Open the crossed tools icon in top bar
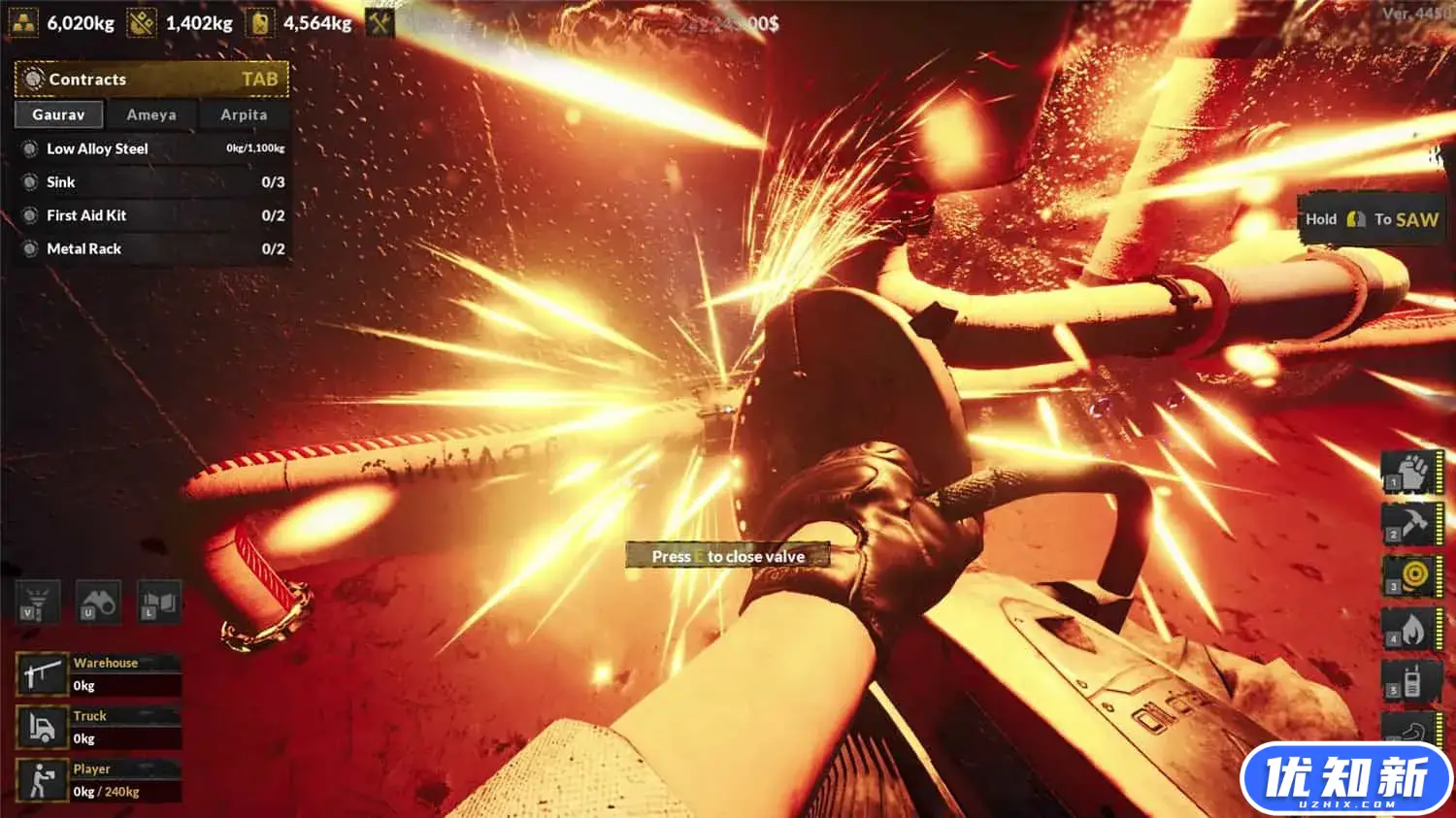This screenshot has height=818, width=1456. click(380, 22)
